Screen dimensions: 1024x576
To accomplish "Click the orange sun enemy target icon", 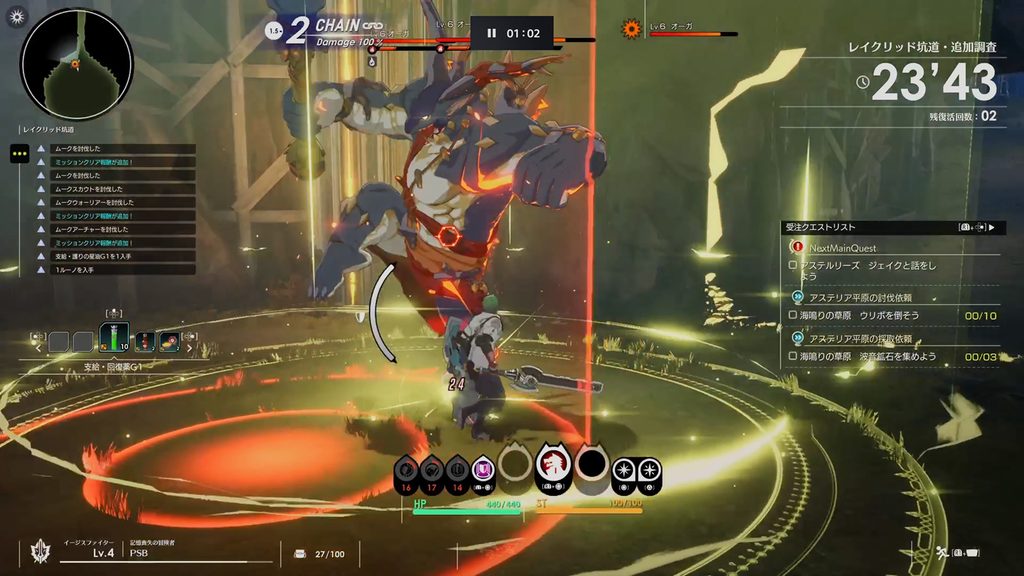I will [632, 29].
